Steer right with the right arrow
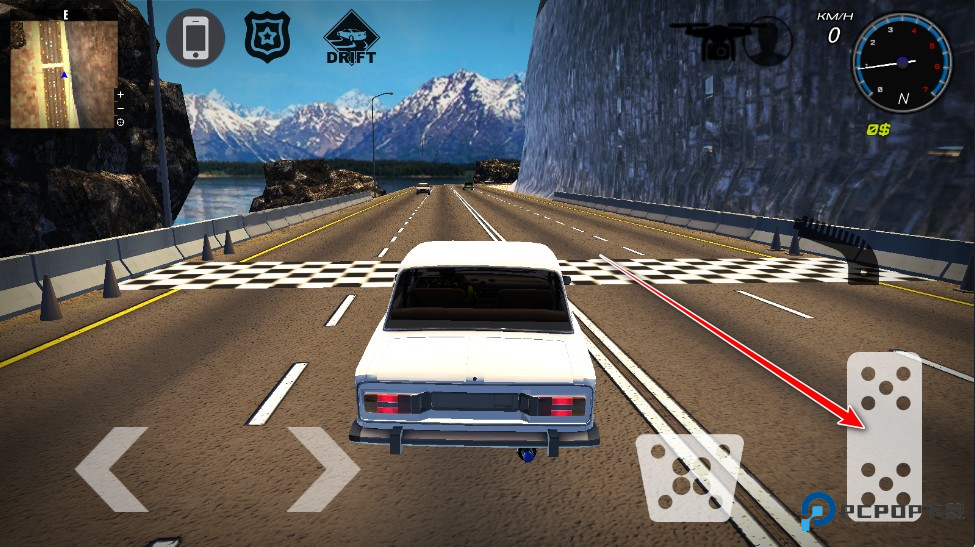The height and width of the screenshot is (547, 975). click(322, 468)
